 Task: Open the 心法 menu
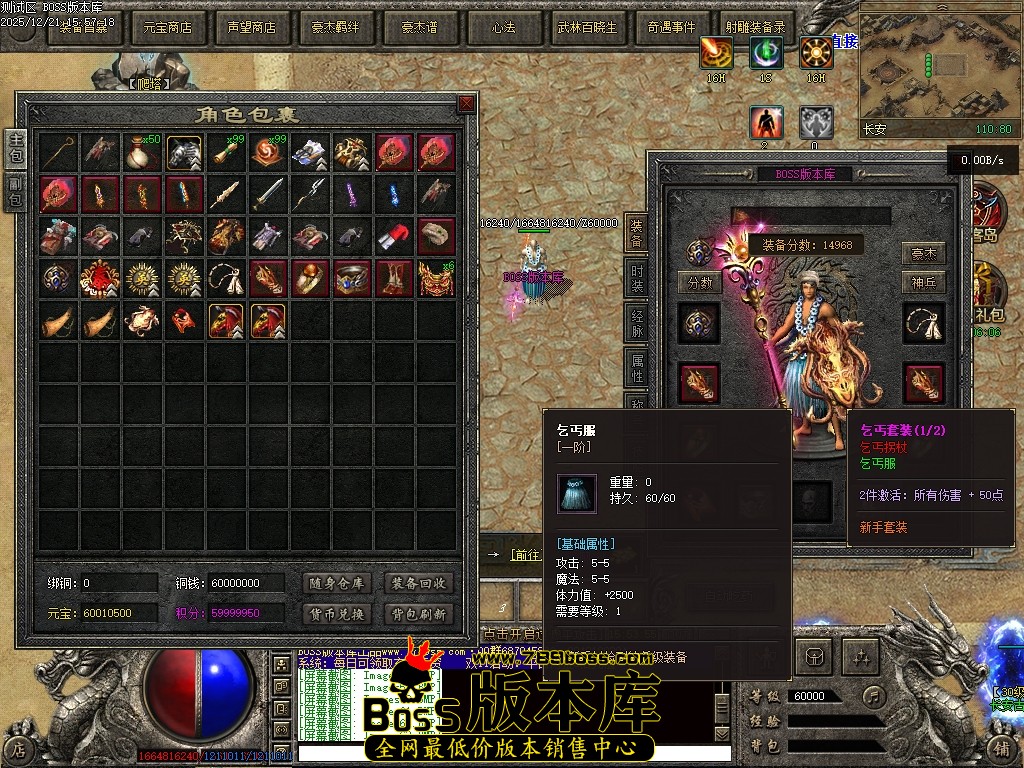pyautogui.click(x=504, y=28)
